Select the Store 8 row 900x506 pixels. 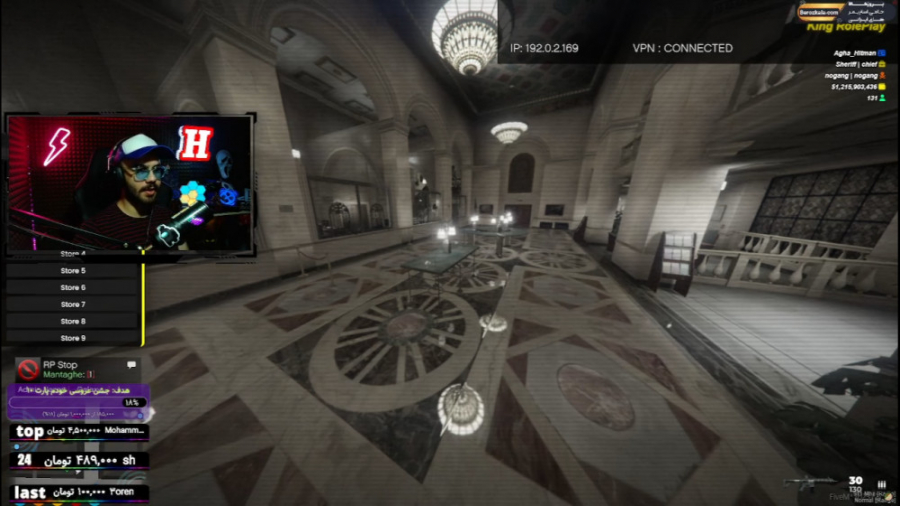coord(72,322)
